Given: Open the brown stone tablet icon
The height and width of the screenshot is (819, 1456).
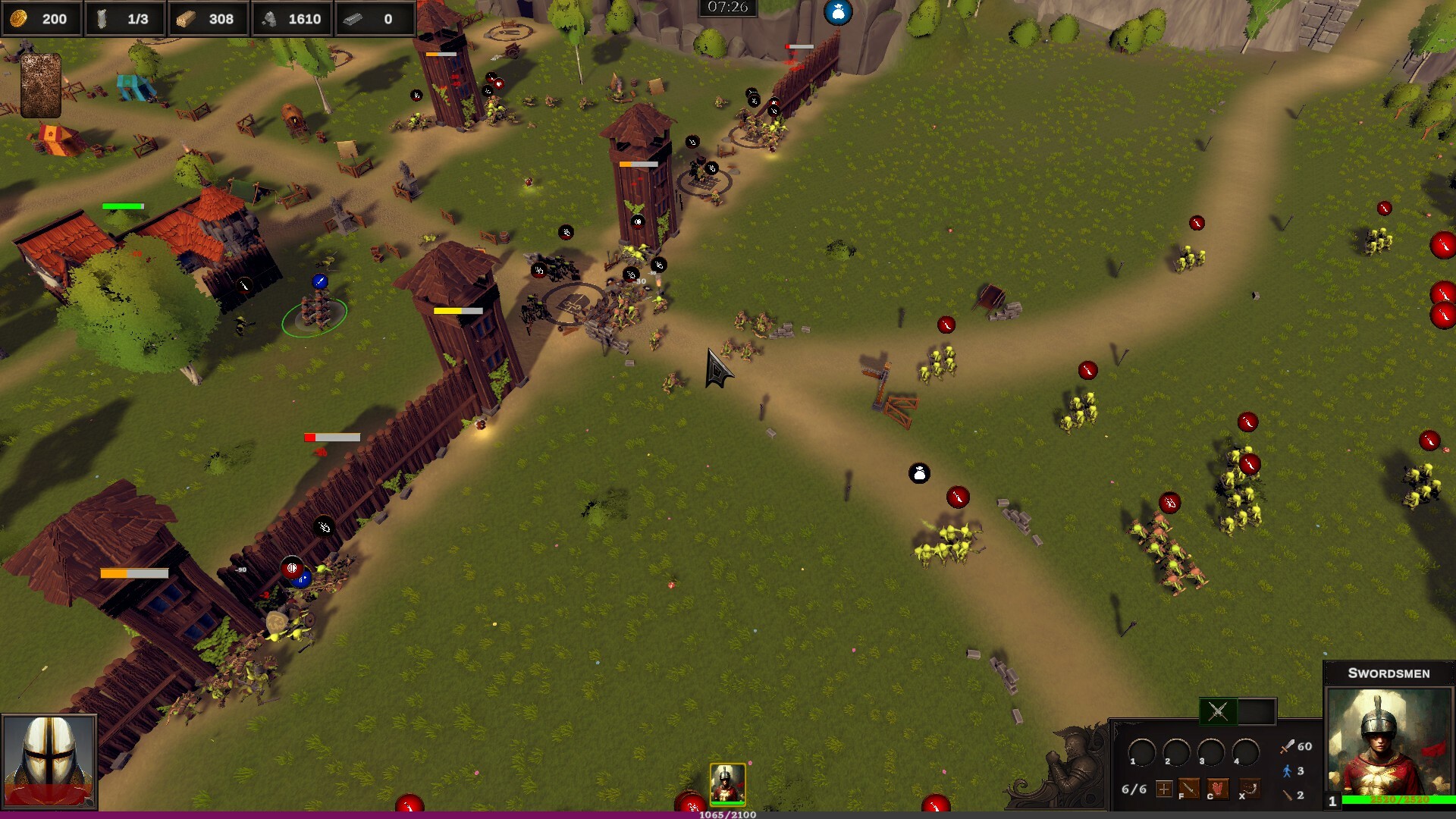Looking at the screenshot, I should pyautogui.click(x=41, y=85).
